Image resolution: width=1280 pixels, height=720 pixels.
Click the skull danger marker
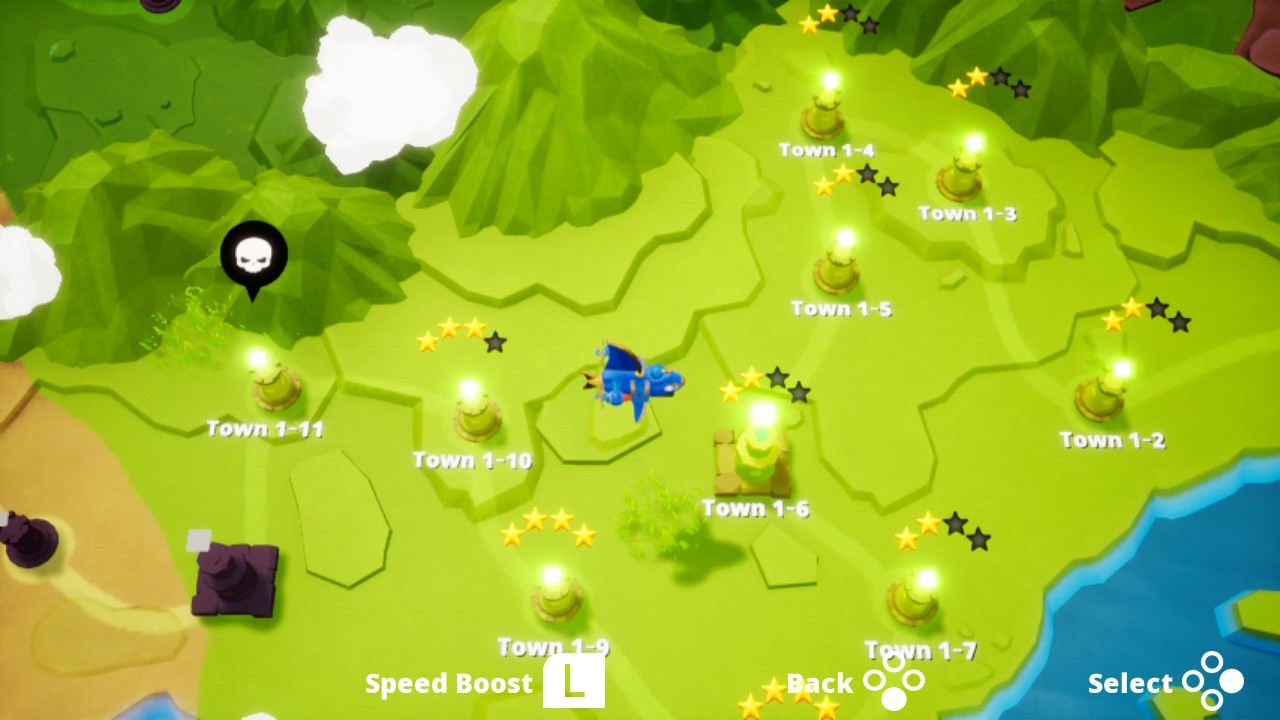coord(253,253)
